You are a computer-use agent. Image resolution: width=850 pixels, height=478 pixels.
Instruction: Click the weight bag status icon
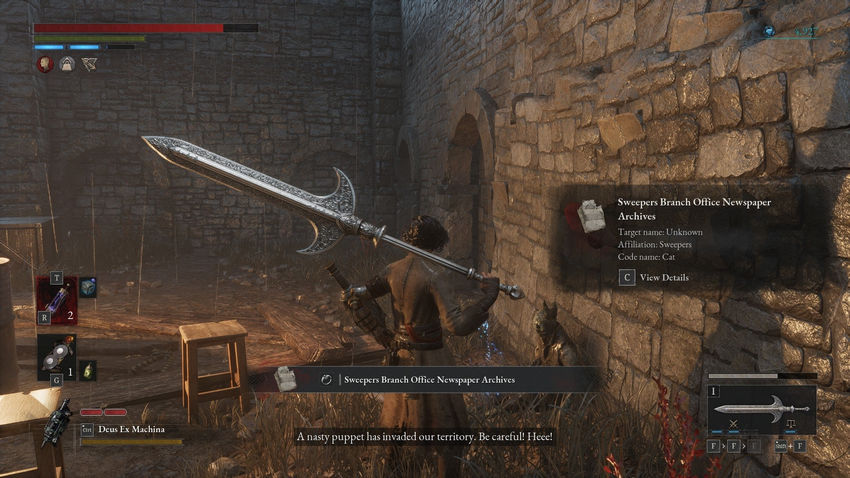[67, 64]
